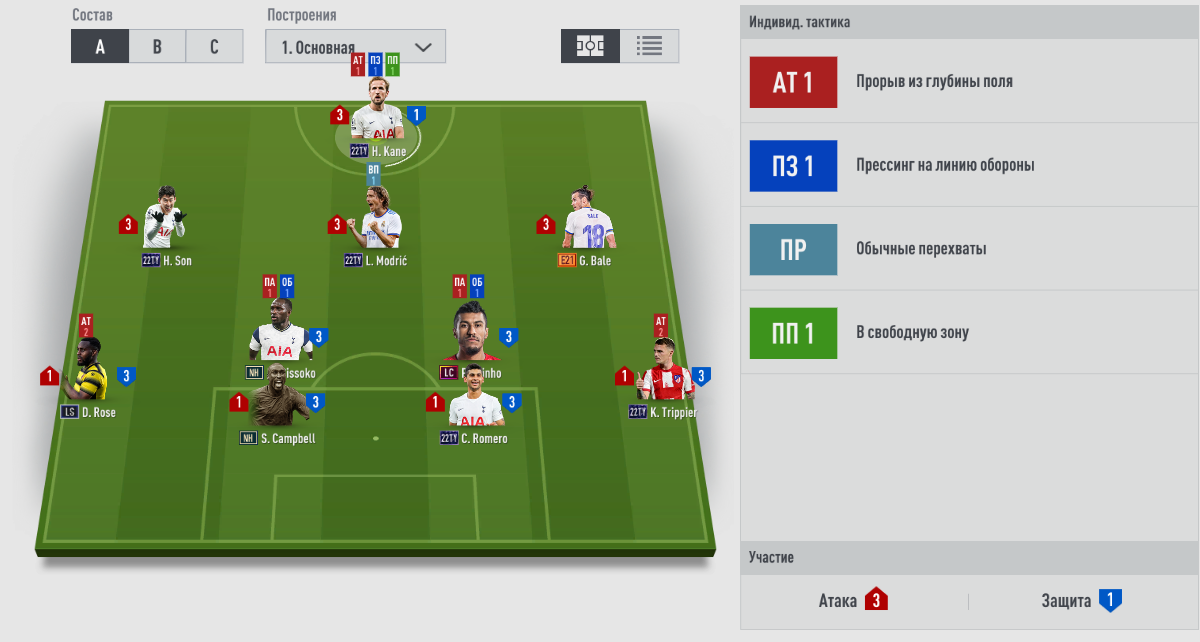Select defender S. Campbell

(x=278, y=404)
